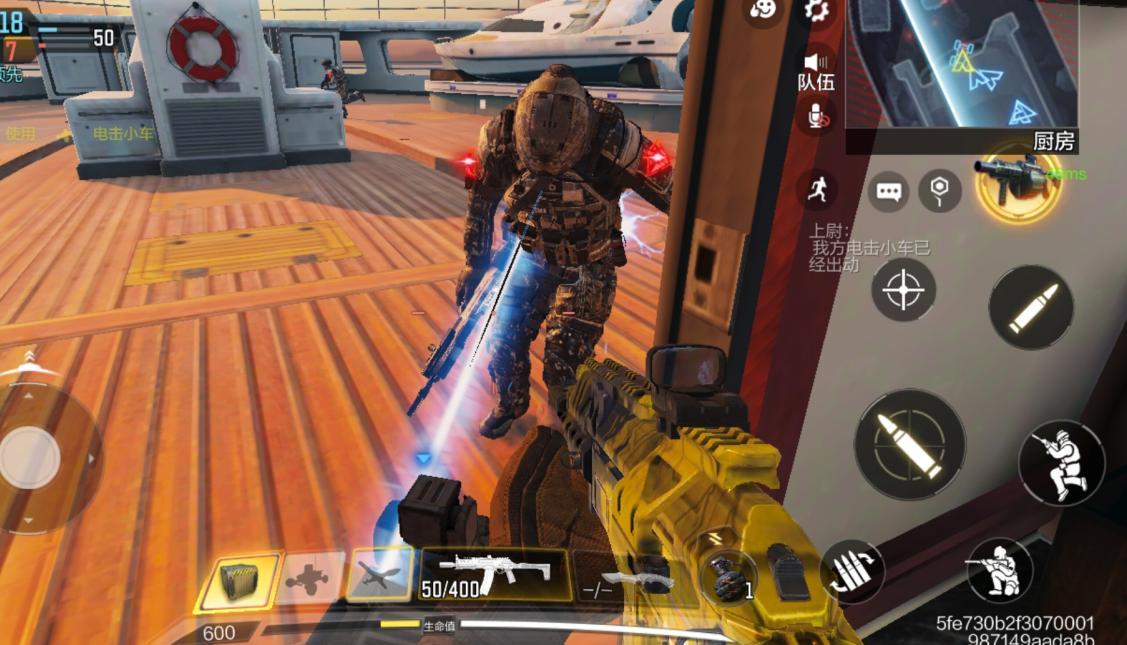The width and height of the screenshot is (1127, 645).
Task: Activate the grenade launcher operator skill
Action: click(1018, 181)
